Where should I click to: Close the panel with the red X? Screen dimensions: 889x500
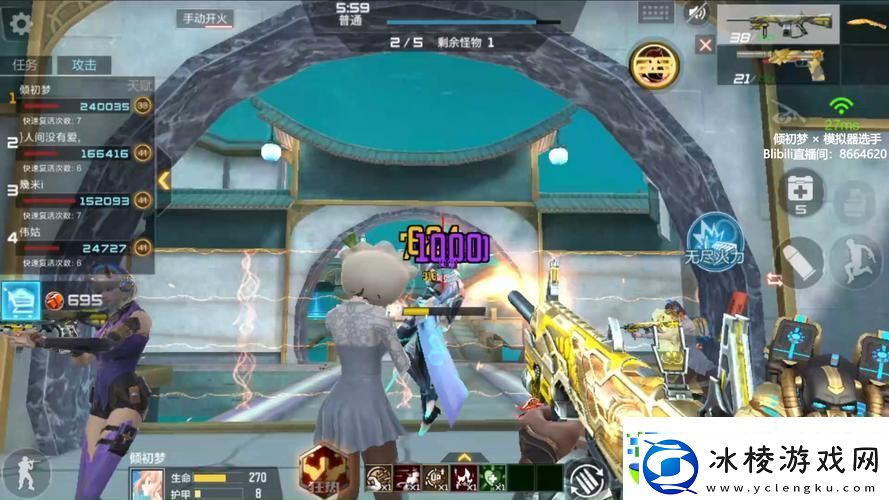point(705,45)
